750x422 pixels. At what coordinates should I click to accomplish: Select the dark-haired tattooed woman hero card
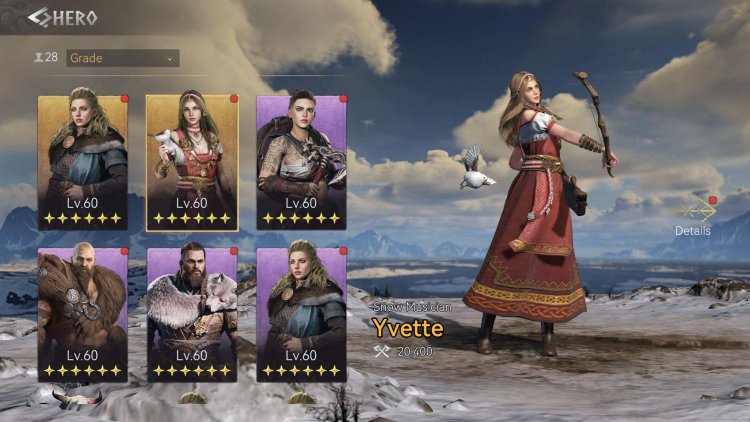(301, 162)
